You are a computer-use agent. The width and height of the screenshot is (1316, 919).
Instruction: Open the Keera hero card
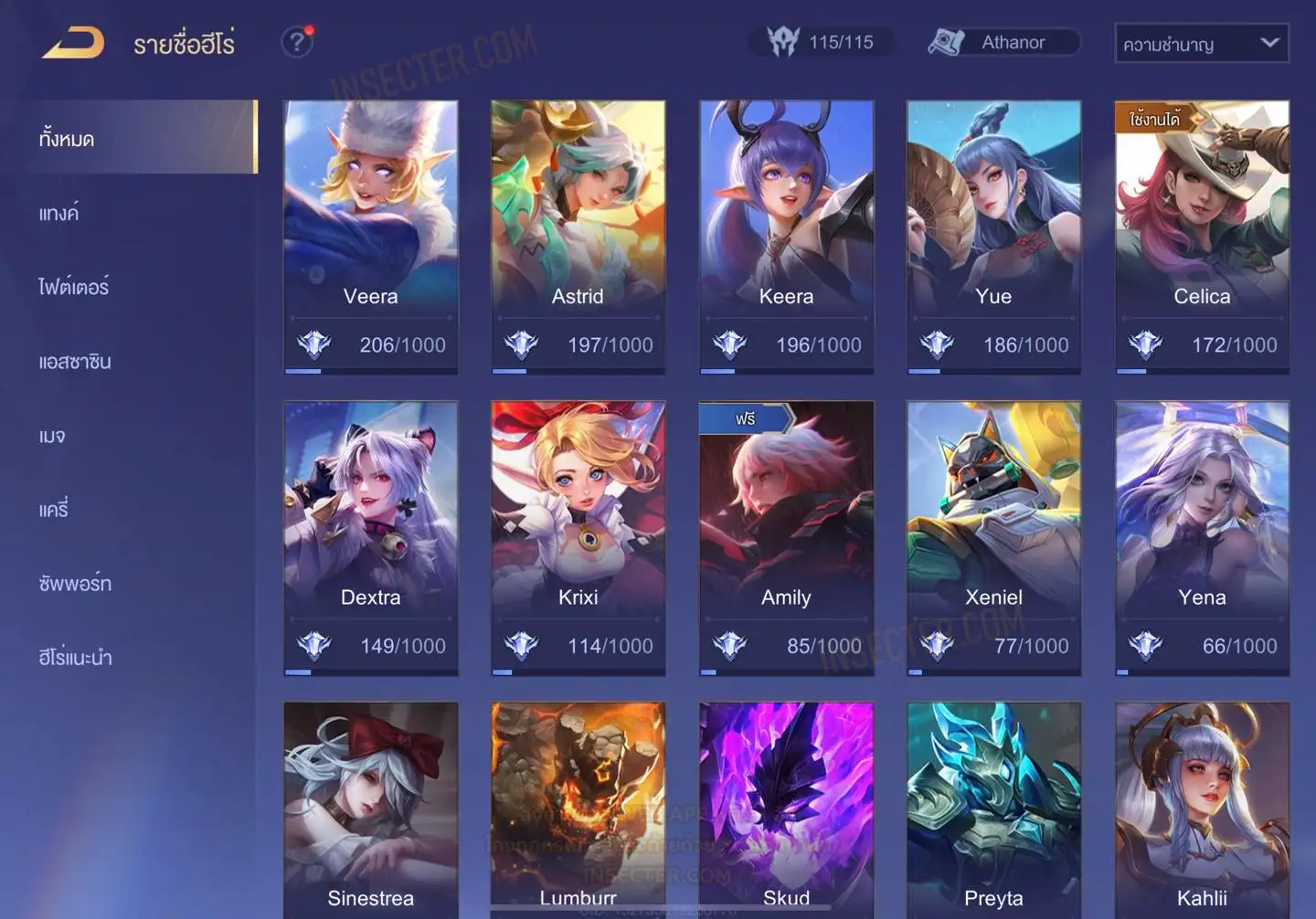tap(786, 236)
